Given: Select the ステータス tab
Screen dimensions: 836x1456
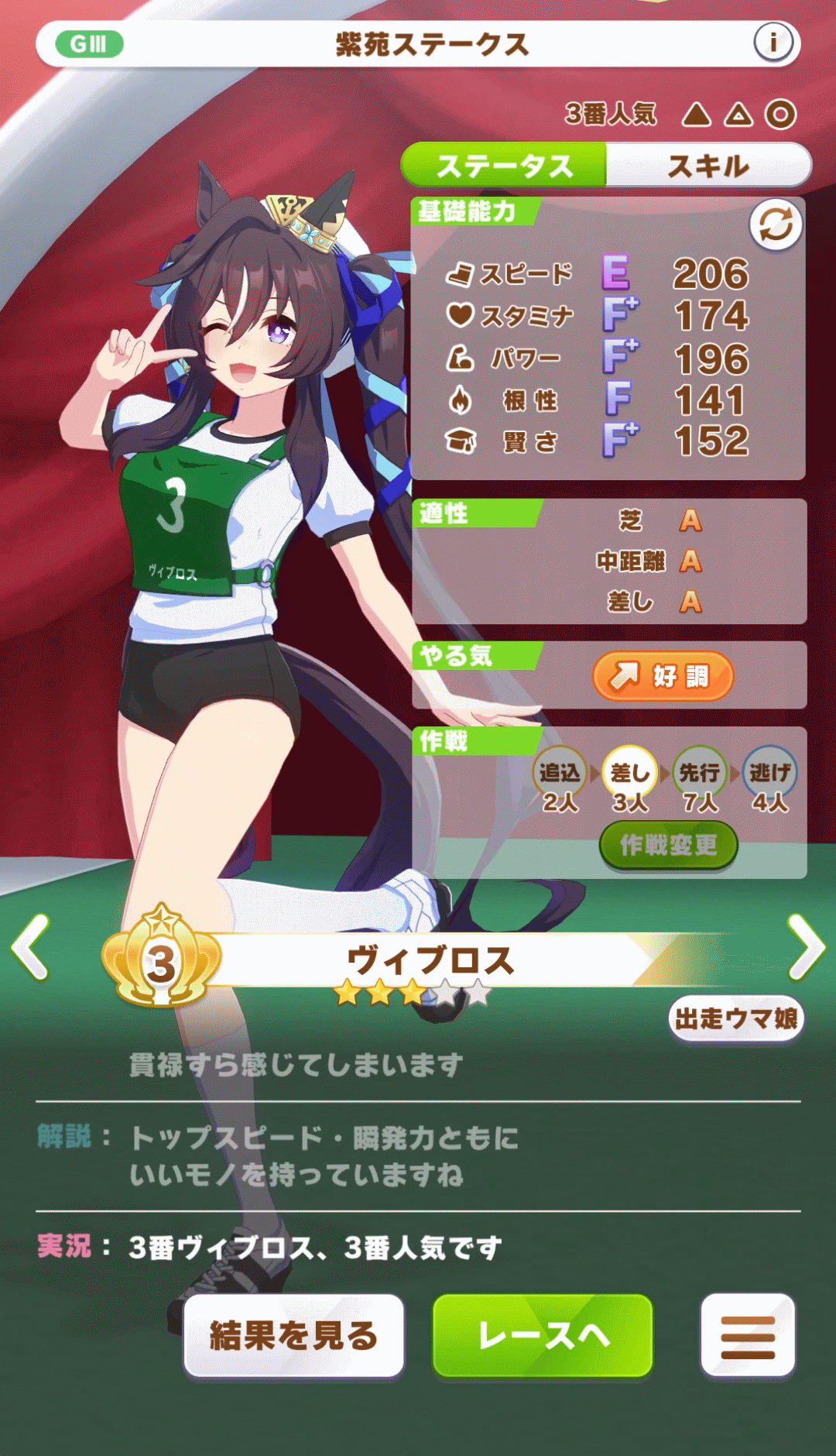Looking at the screenshot, I should [x=504, y=165].
